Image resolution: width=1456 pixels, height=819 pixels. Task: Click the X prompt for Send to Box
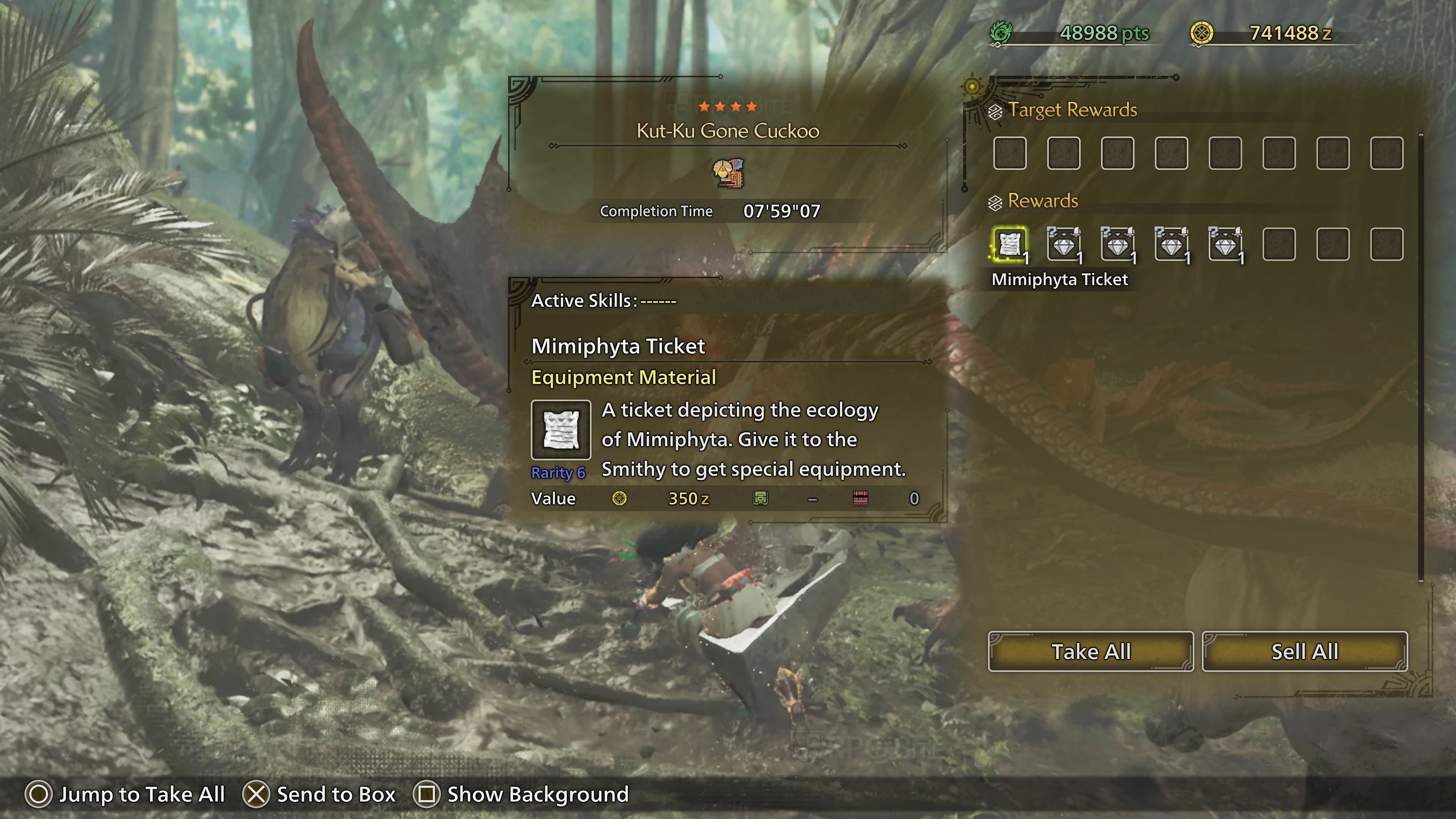pos(257,794)
